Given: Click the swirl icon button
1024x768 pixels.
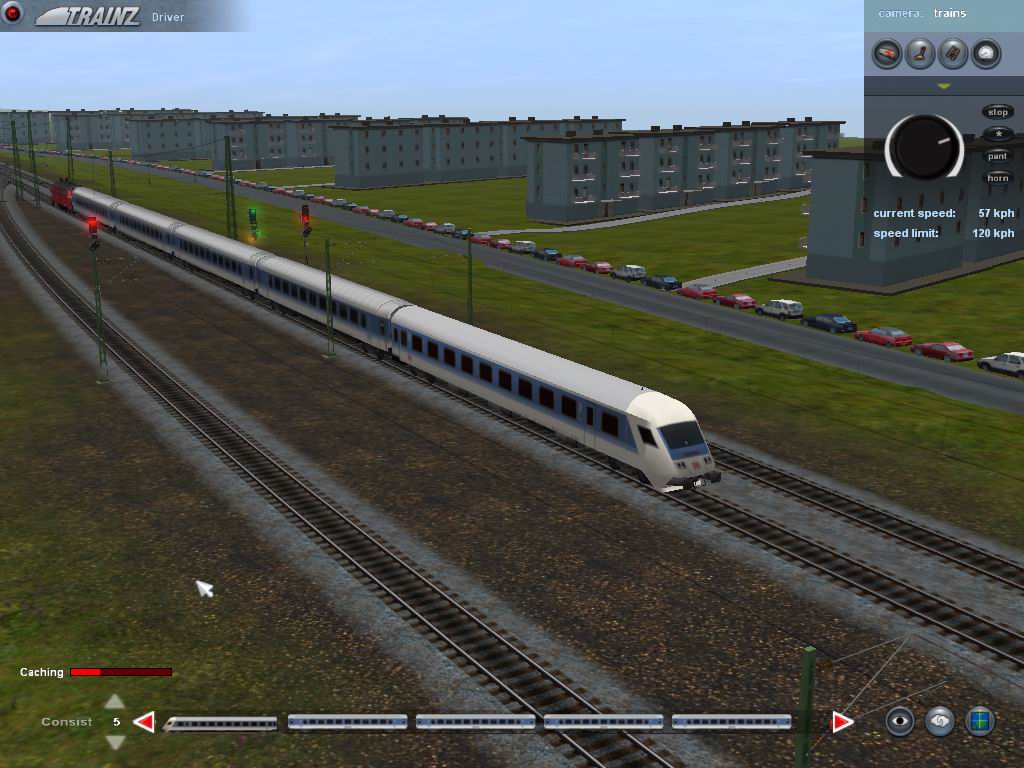Looking at the screenshot, I should pos(940,721).
